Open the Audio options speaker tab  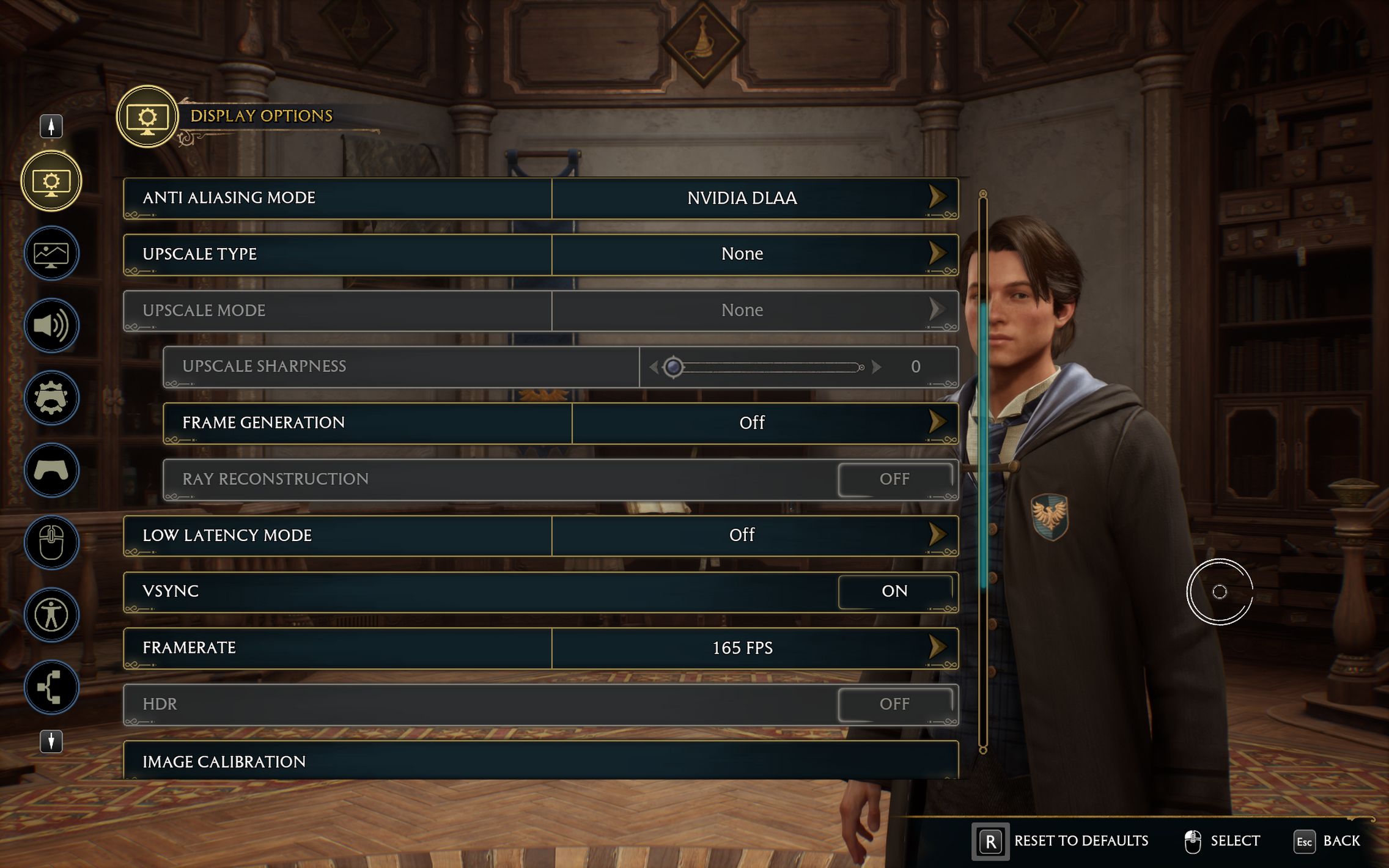(51, 325)
